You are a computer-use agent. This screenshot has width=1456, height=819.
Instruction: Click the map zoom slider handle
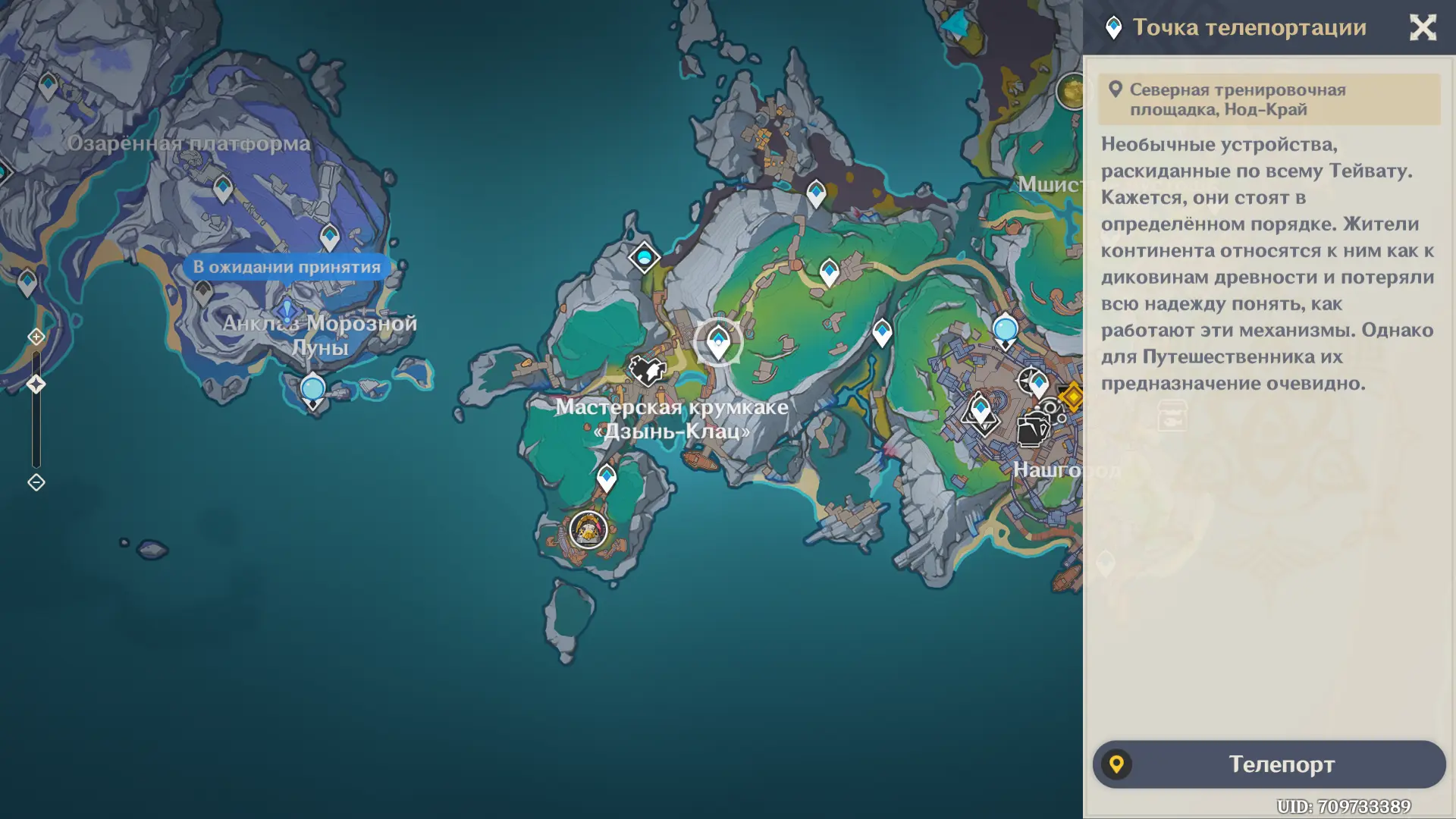coord(36,384)
